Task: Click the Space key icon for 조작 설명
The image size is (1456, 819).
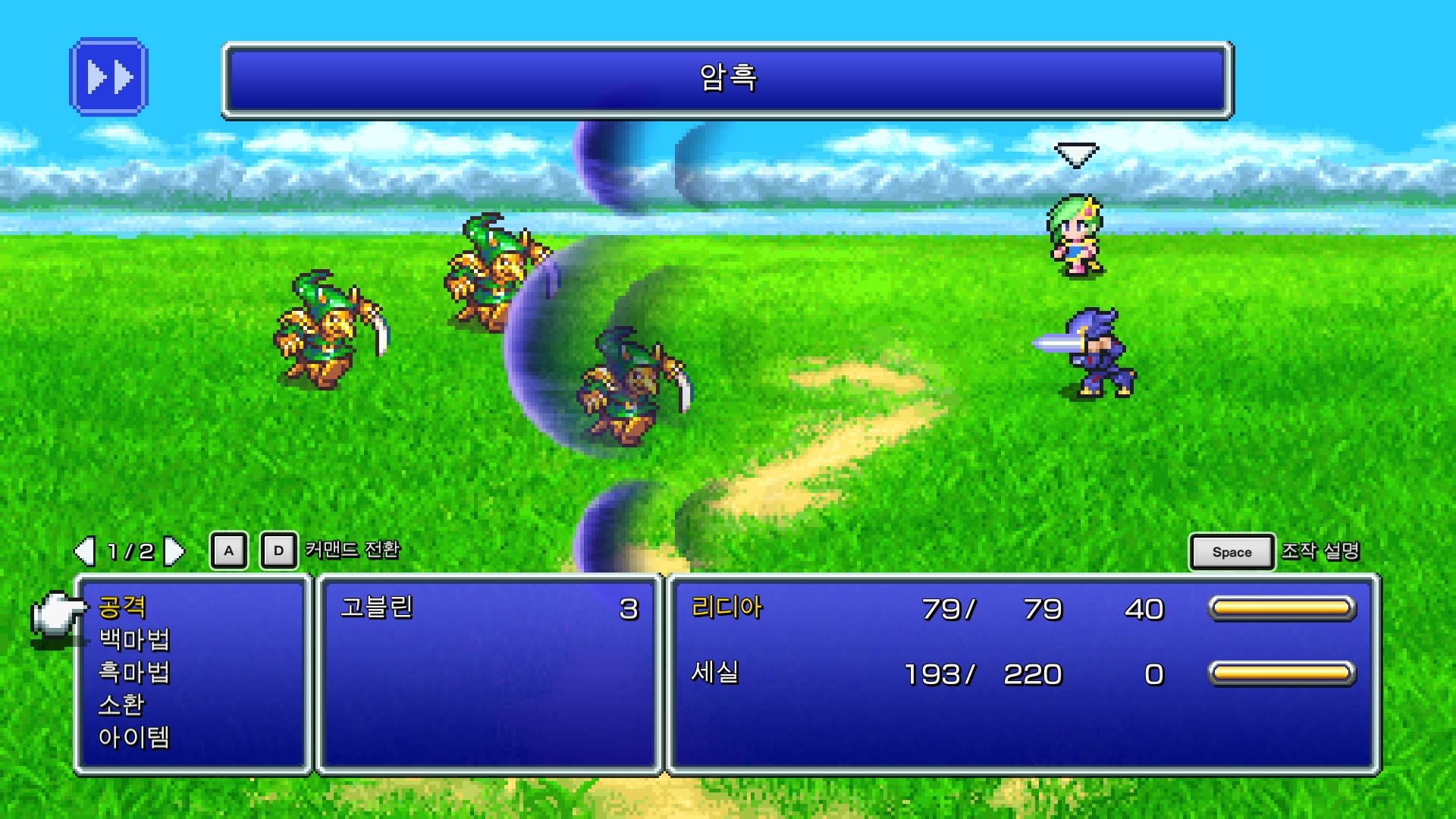Action: tap(1231, 552)
